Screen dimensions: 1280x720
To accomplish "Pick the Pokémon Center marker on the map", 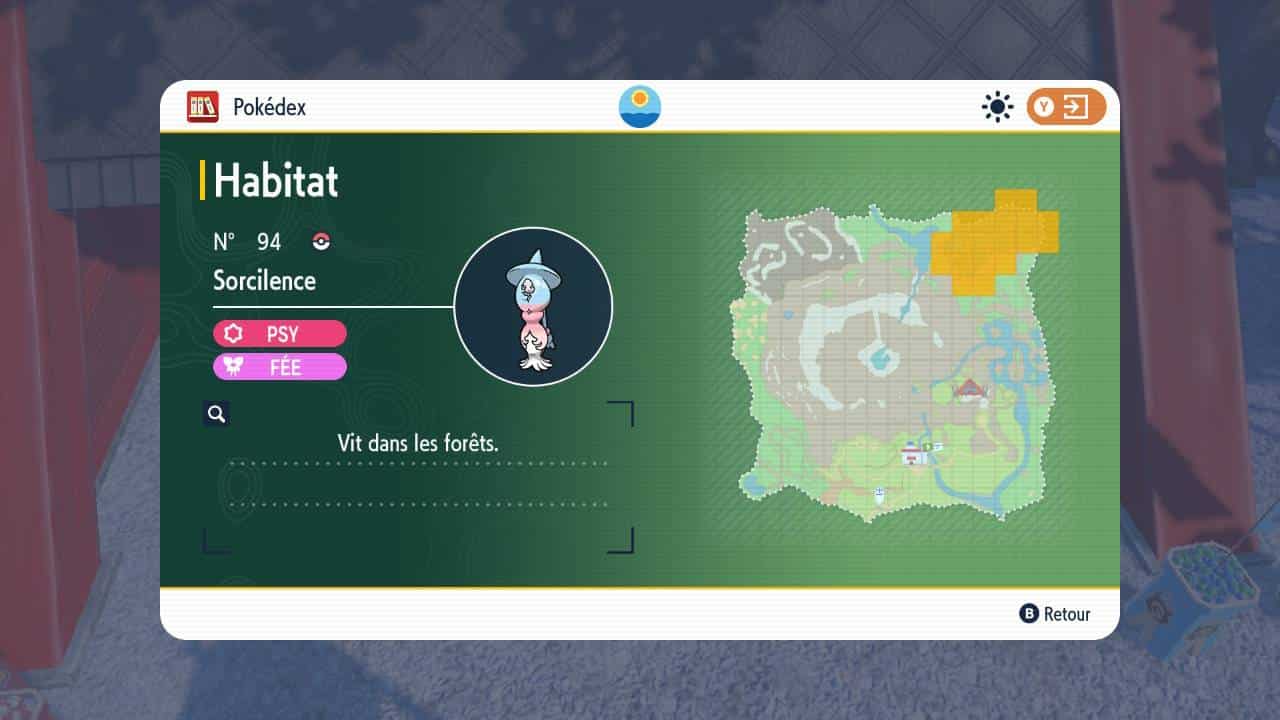I will [913, 455].
